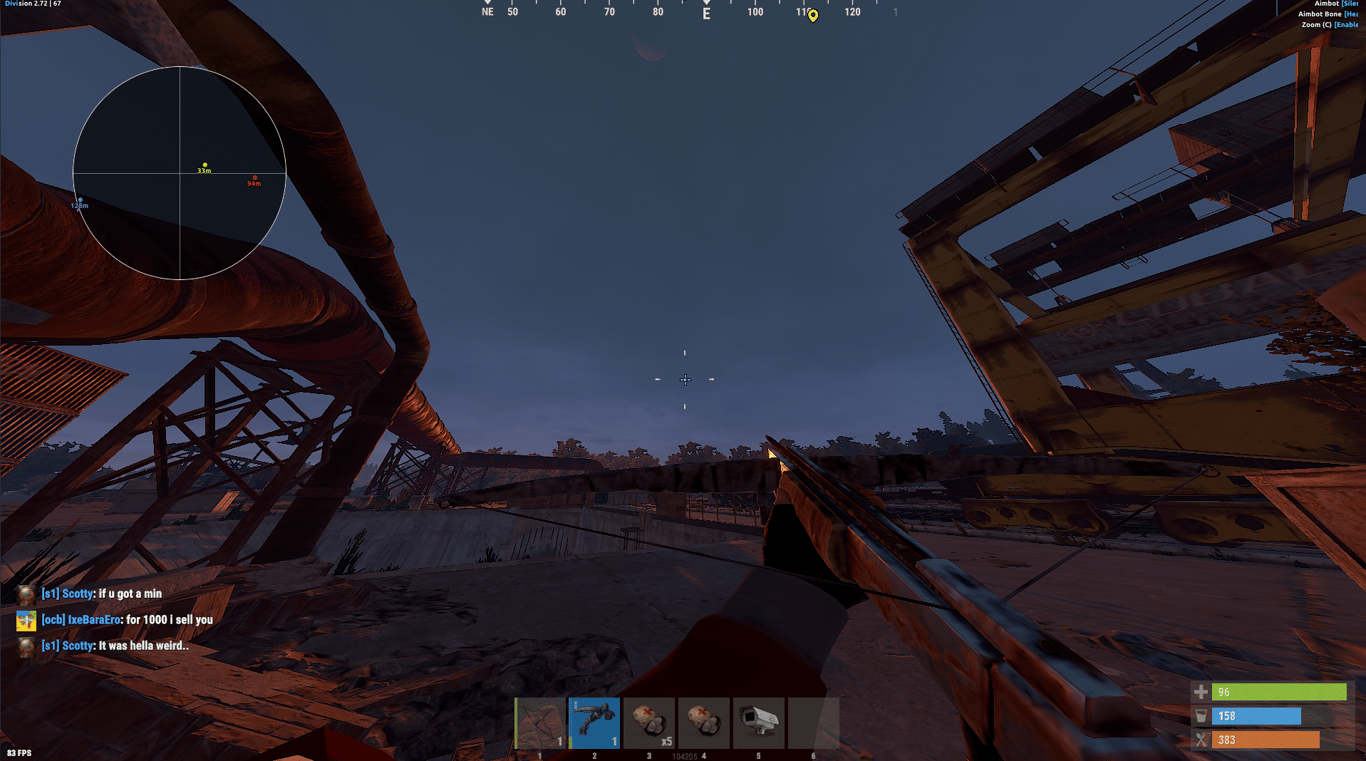Open the yellow 33m marker on minimap
The image size is (1366, 761).
(x=205, y=162)
